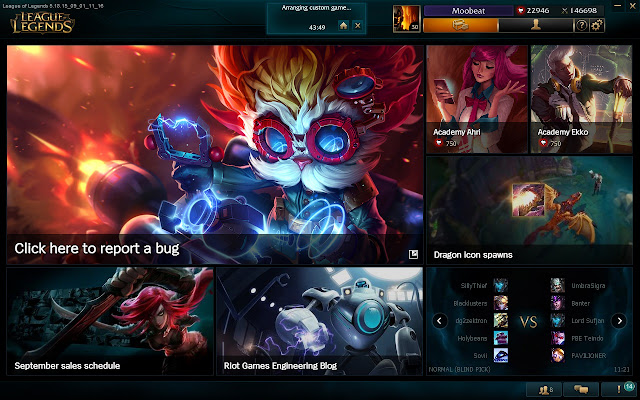The height and width of the screenshot is (400, 640).
Task: Open the summoner profile button
Action: [x=535, y=25]
